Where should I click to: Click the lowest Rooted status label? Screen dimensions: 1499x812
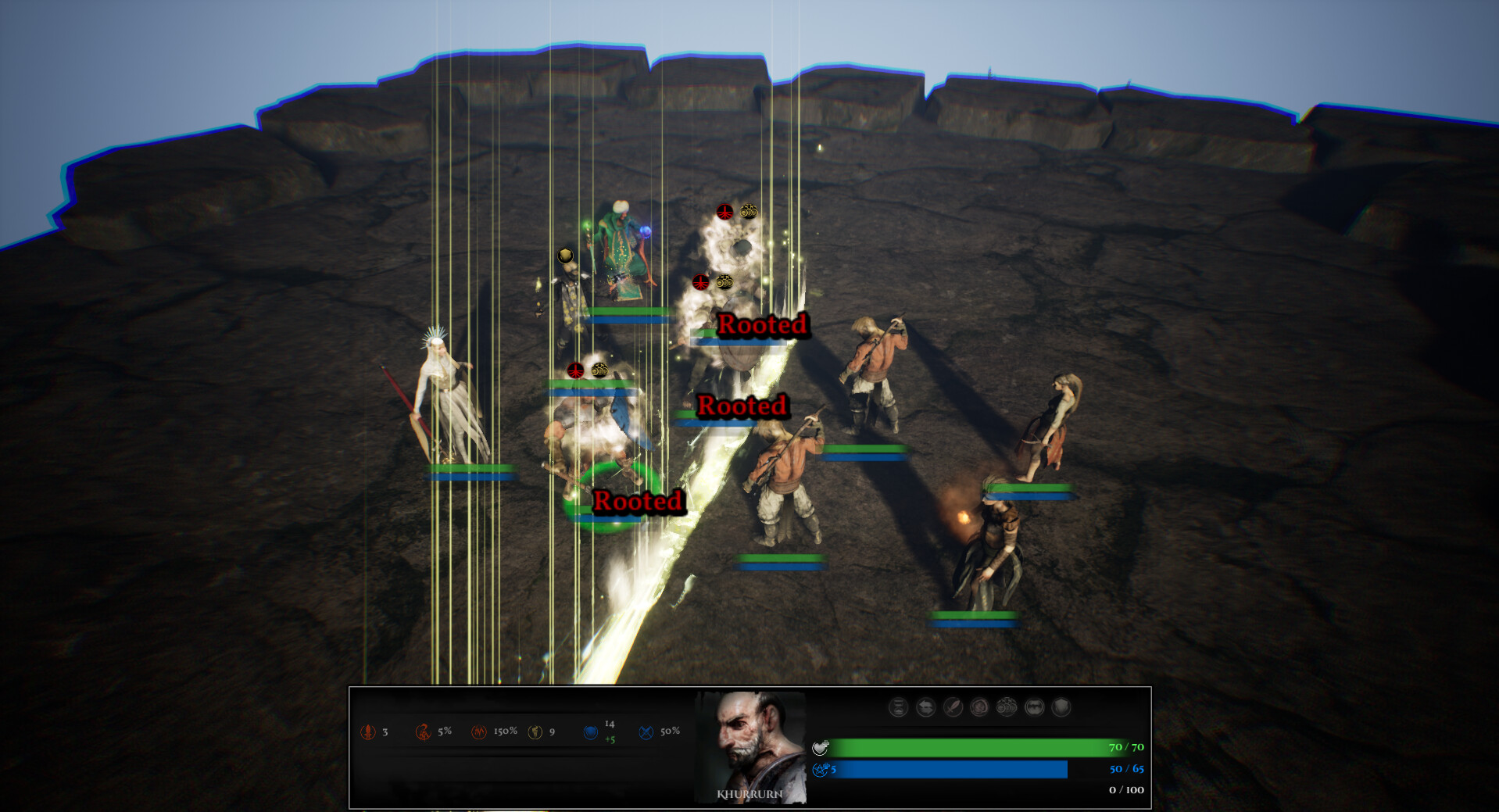[x=639, y=501]
